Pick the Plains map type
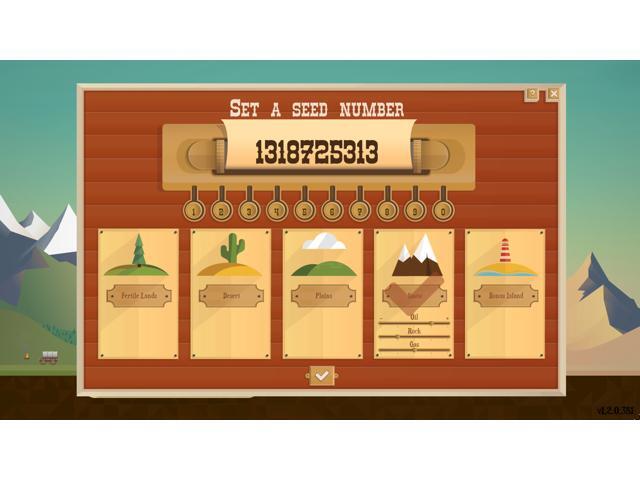Viewport: 640px width, 480px height. [322, 294]
